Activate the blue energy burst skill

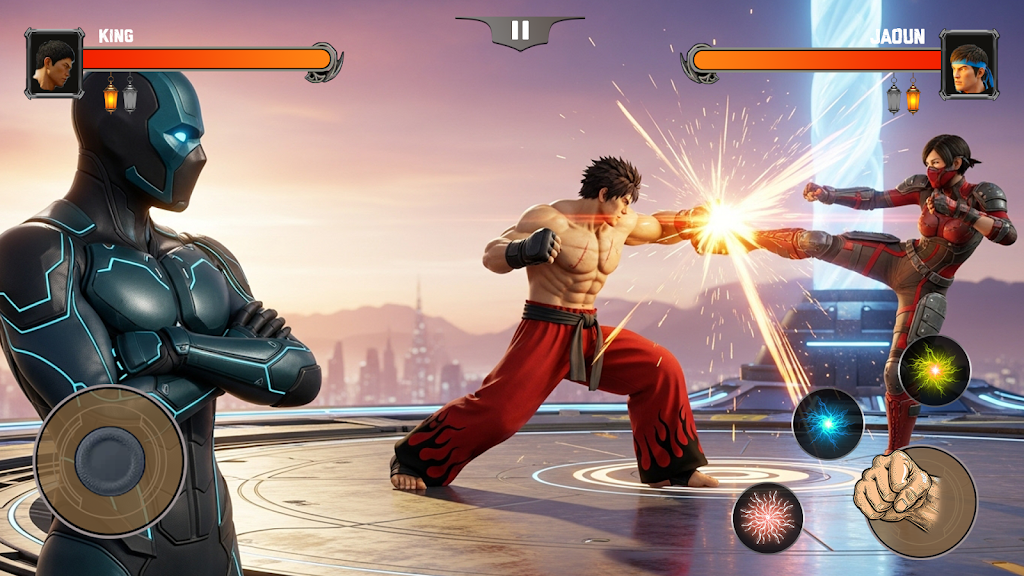828,423
